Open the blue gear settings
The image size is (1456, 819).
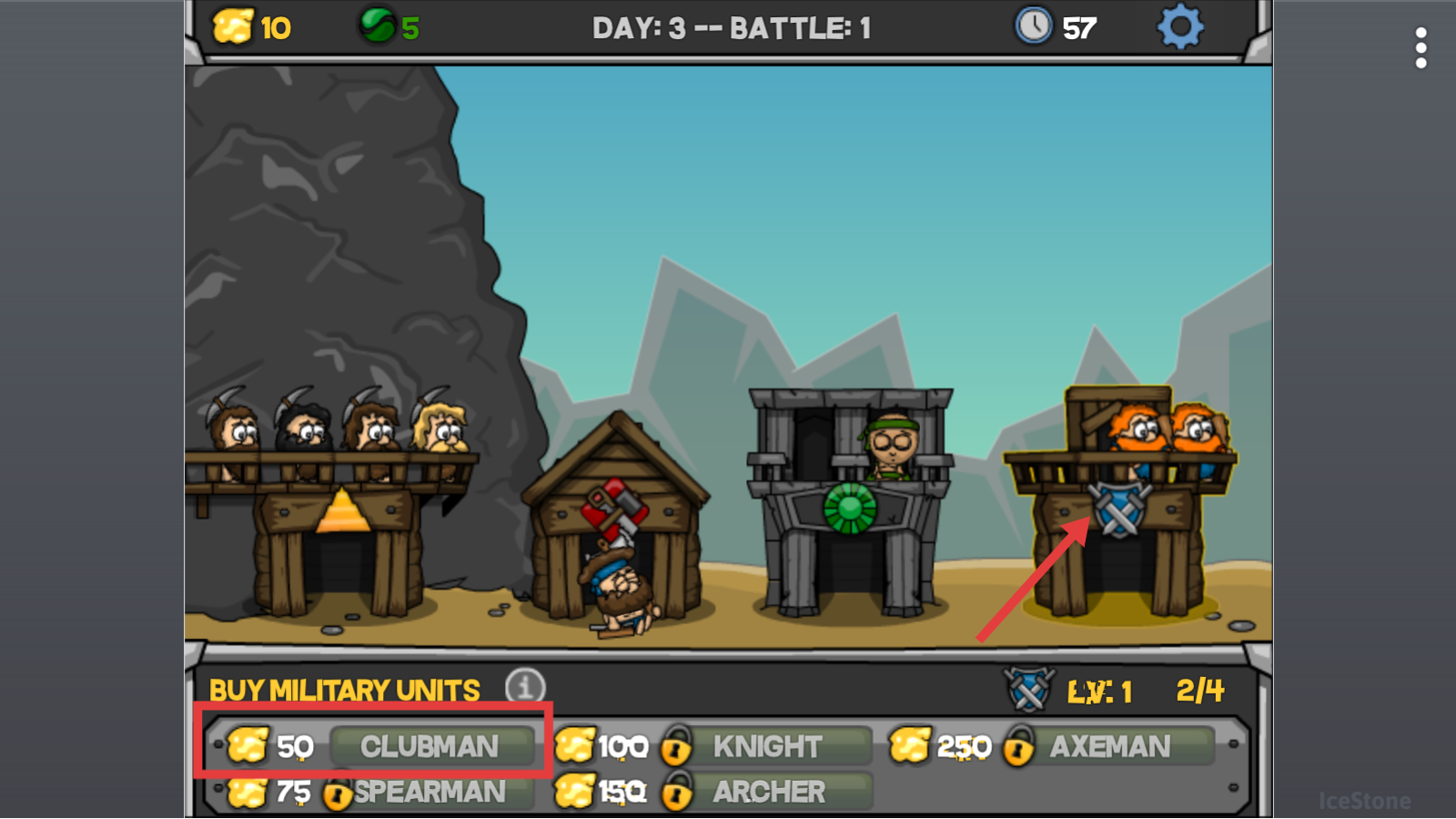1179,27
